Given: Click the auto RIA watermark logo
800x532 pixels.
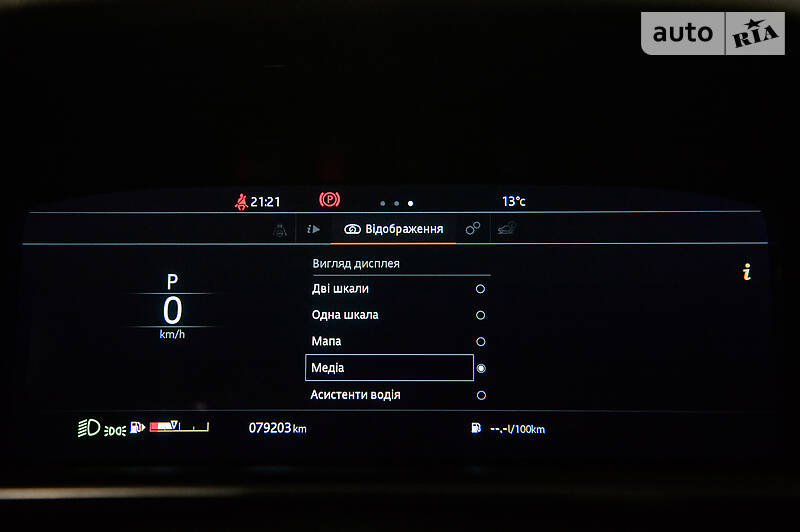Looking at the screenshot, I should 713,33.
